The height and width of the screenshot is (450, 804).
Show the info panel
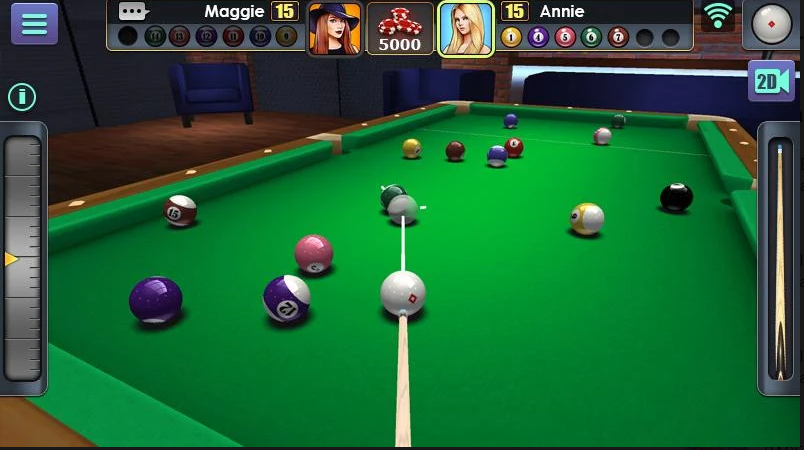click(22, 97)
